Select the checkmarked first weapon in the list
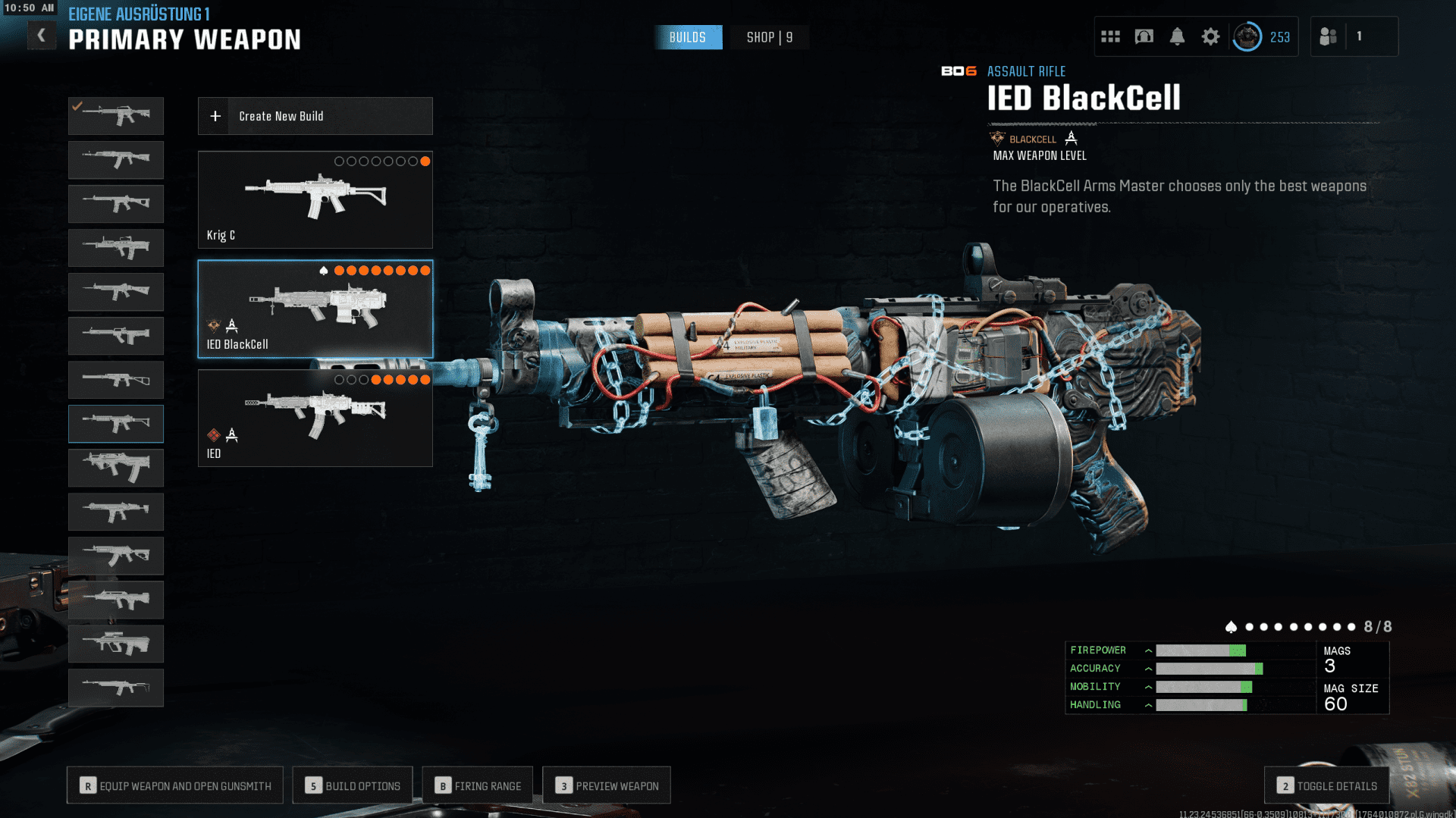 (x=116, y=116)
